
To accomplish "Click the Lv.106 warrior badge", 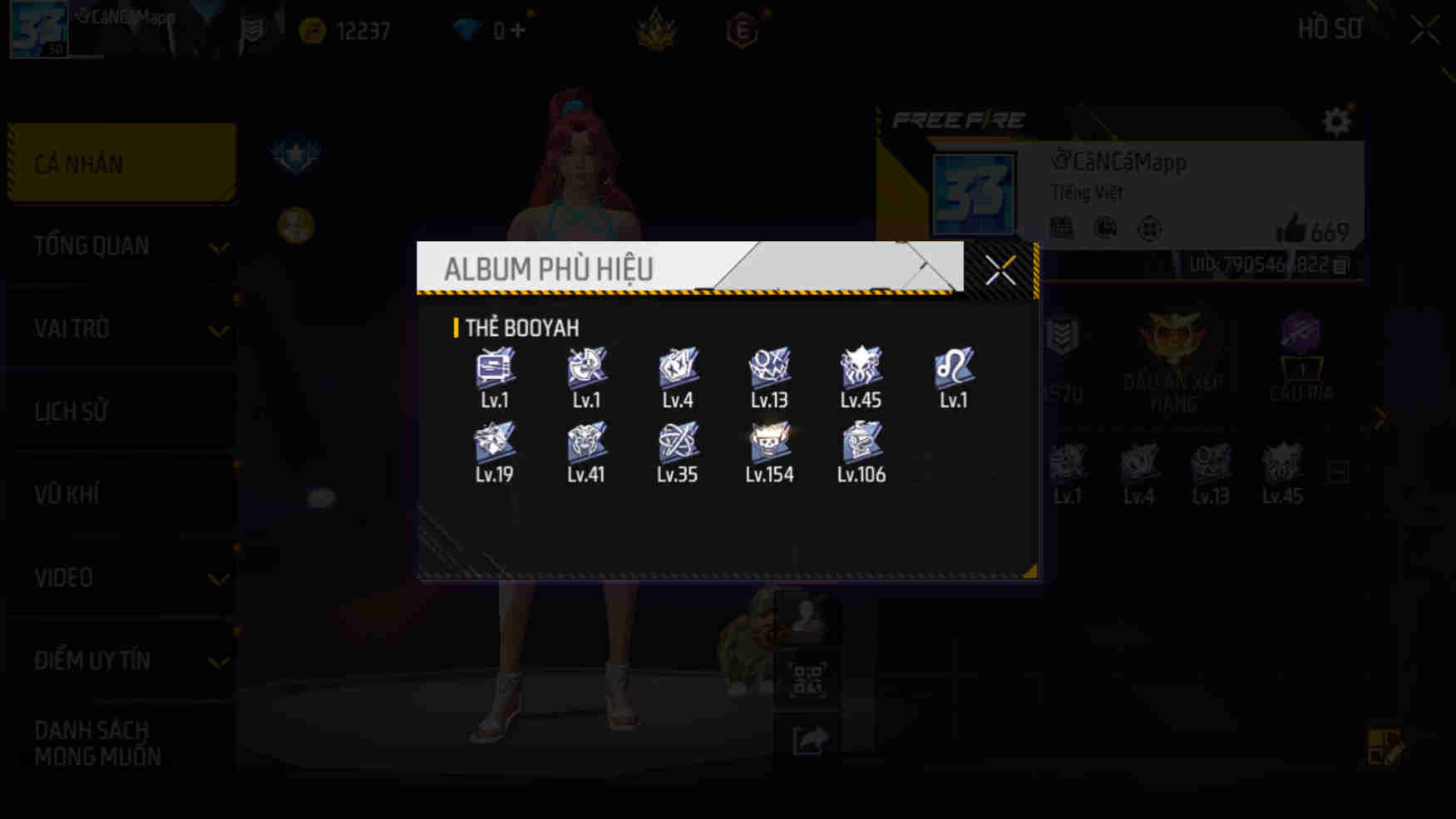I will click(861, 443).
